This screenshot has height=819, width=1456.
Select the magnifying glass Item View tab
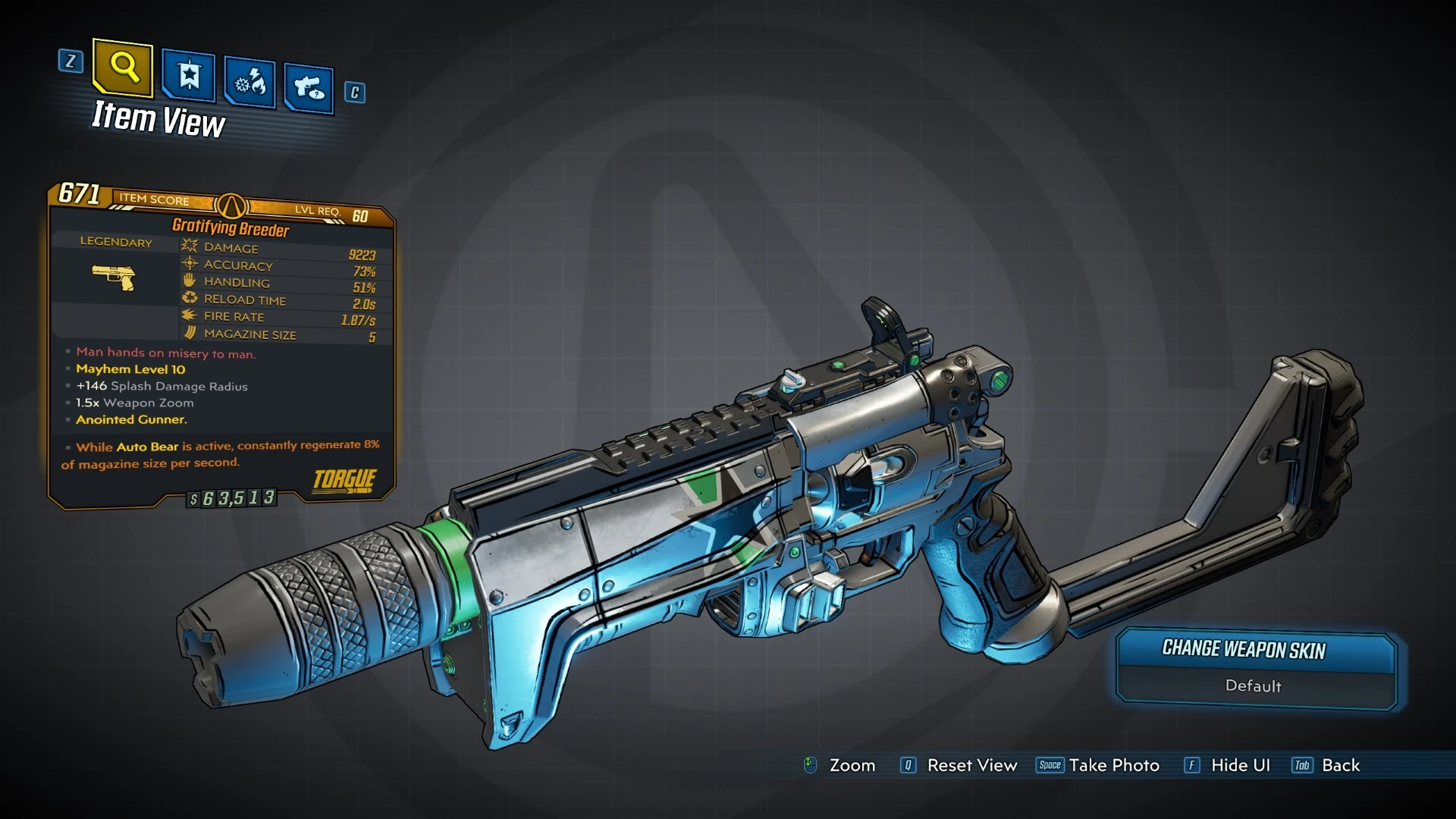123,68
